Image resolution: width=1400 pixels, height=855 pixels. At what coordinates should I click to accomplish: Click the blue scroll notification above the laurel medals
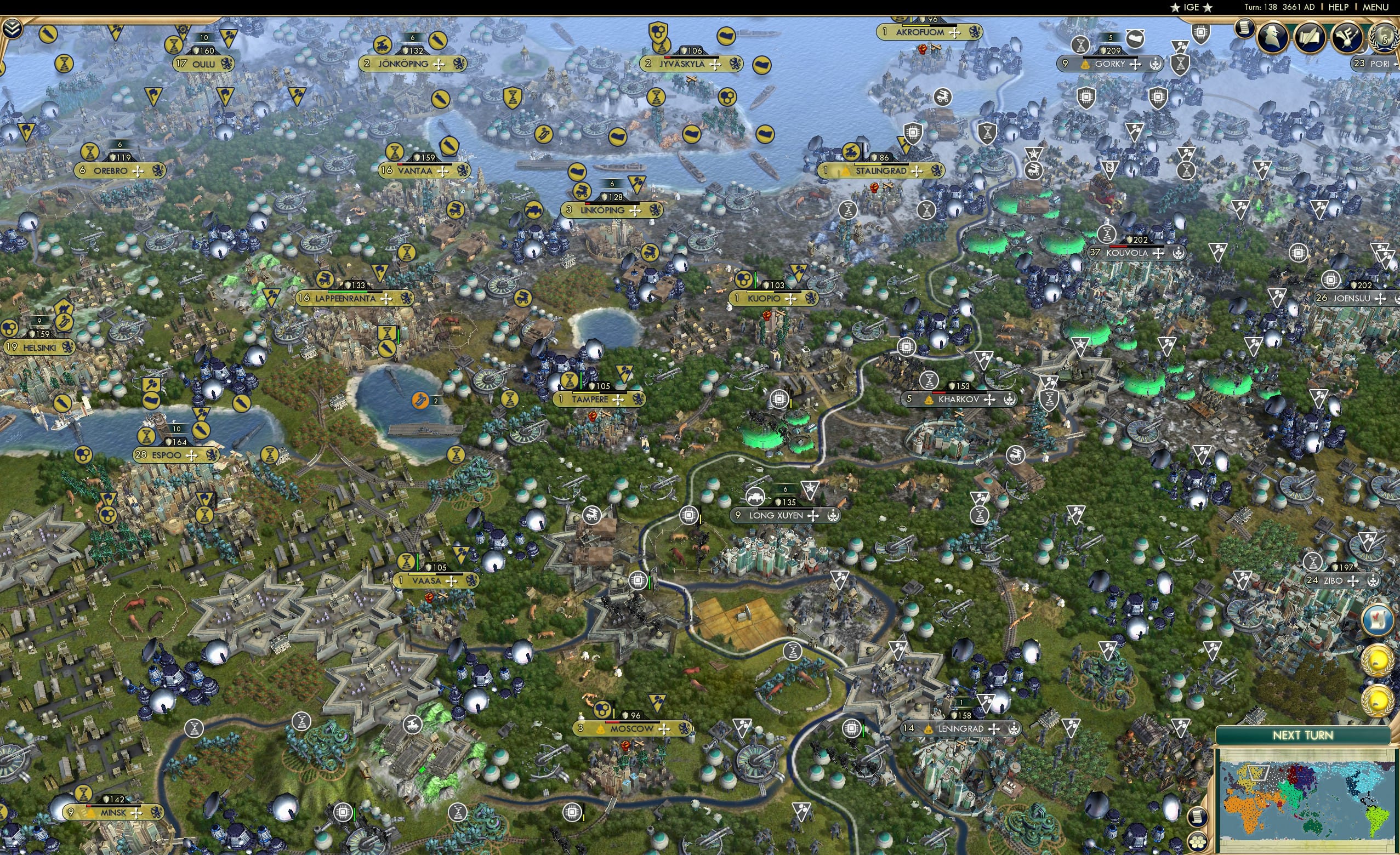(x=1378, y=620)
